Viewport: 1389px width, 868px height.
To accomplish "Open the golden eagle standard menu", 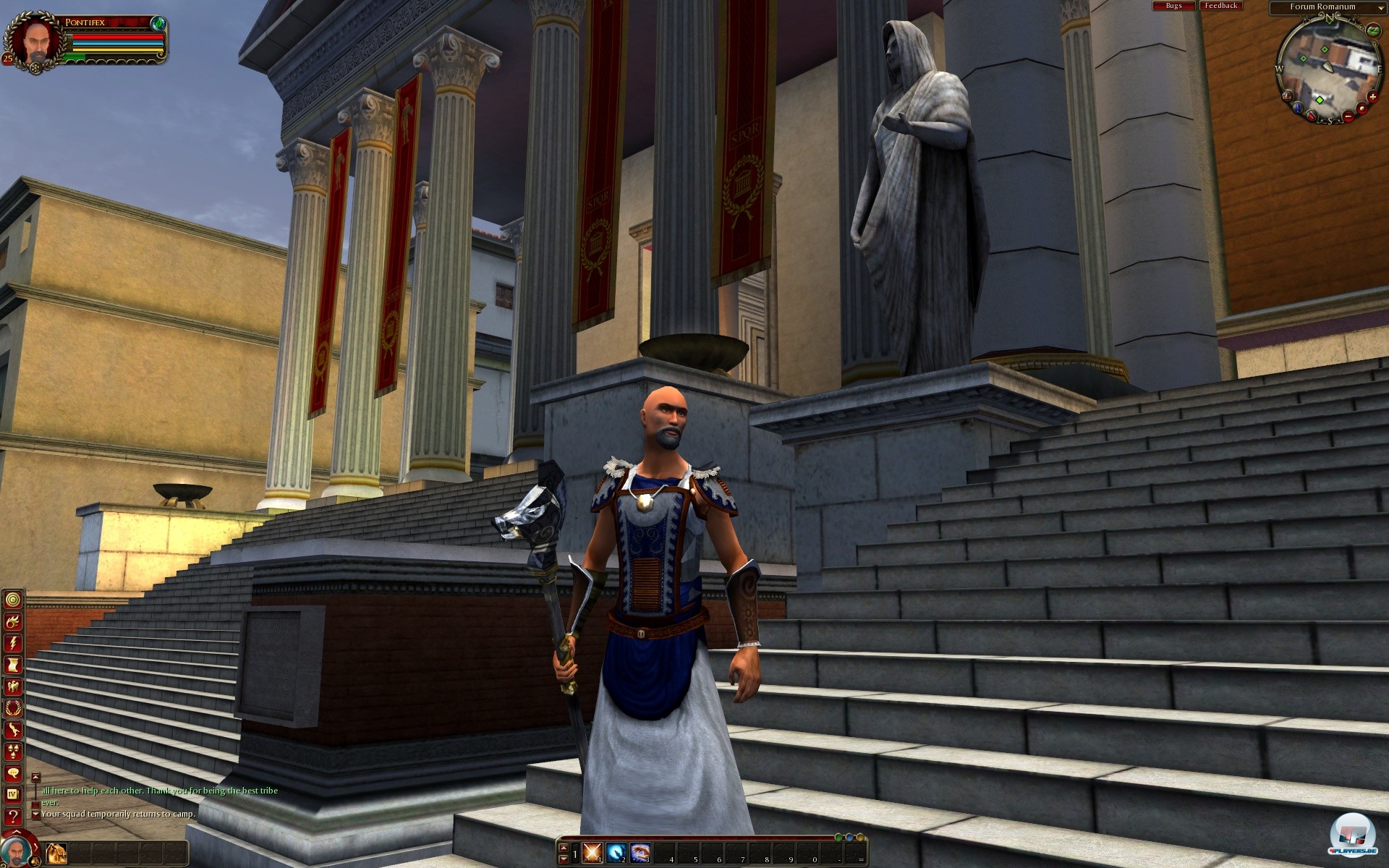I will [13, 686].
